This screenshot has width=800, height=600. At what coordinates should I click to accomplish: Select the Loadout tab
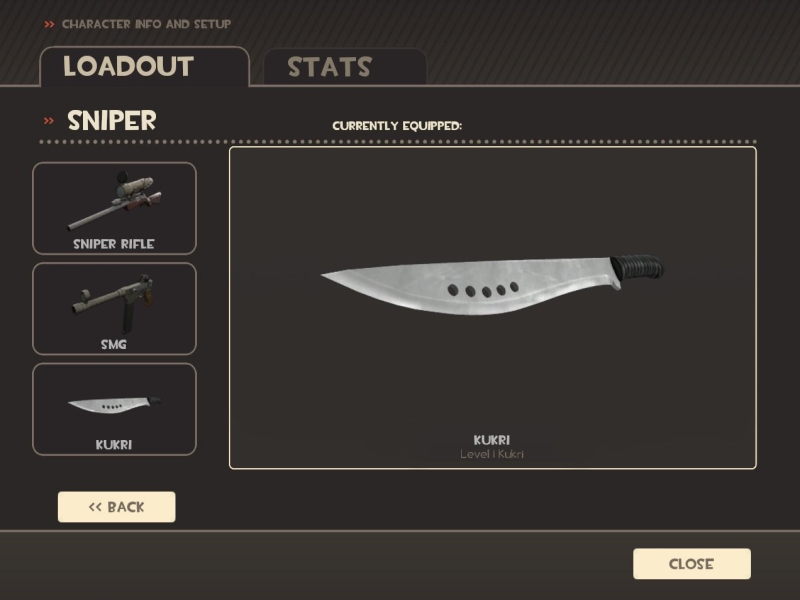(x=143, y=66)
